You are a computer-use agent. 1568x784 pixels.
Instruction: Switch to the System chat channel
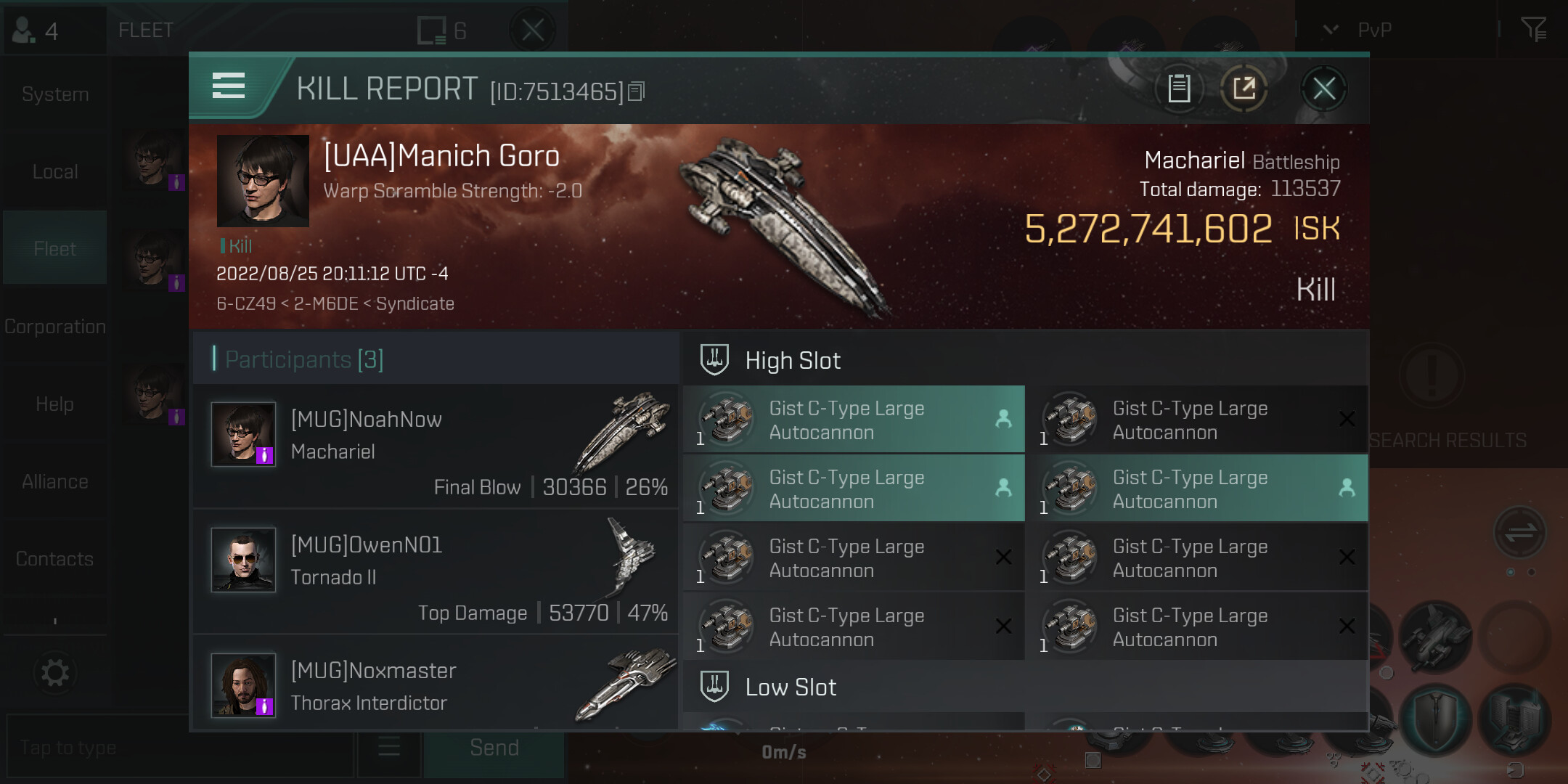(x=55, y=94)
